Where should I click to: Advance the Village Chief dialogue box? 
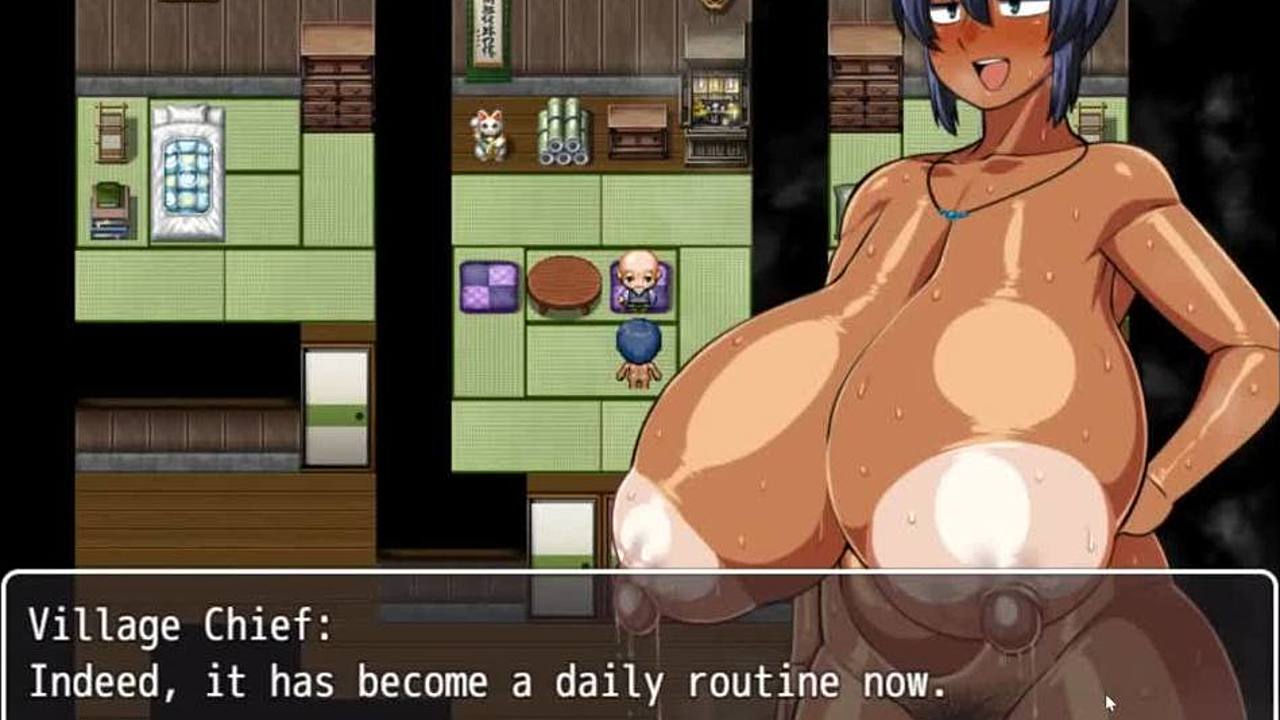tap(640, 650)
